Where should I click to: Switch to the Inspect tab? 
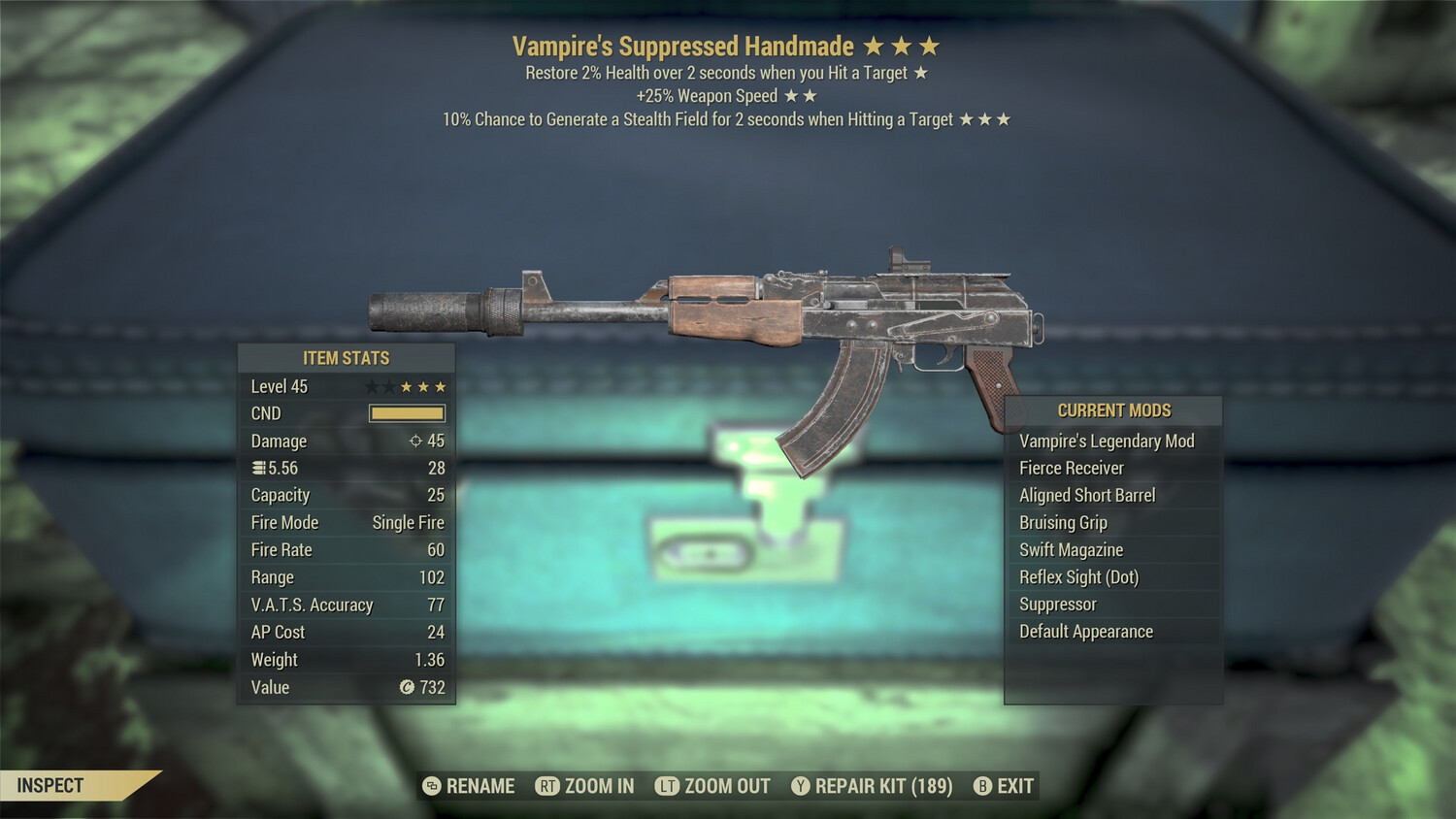coord(50,786)
